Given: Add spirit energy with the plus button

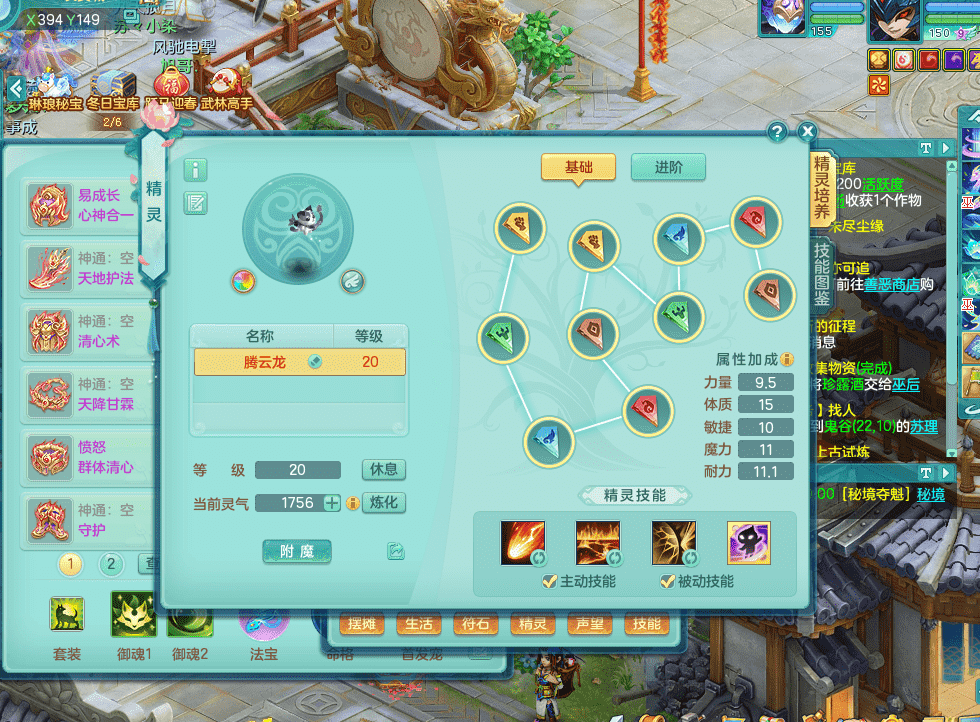Looking at the screenshot, I should point(332,503).
